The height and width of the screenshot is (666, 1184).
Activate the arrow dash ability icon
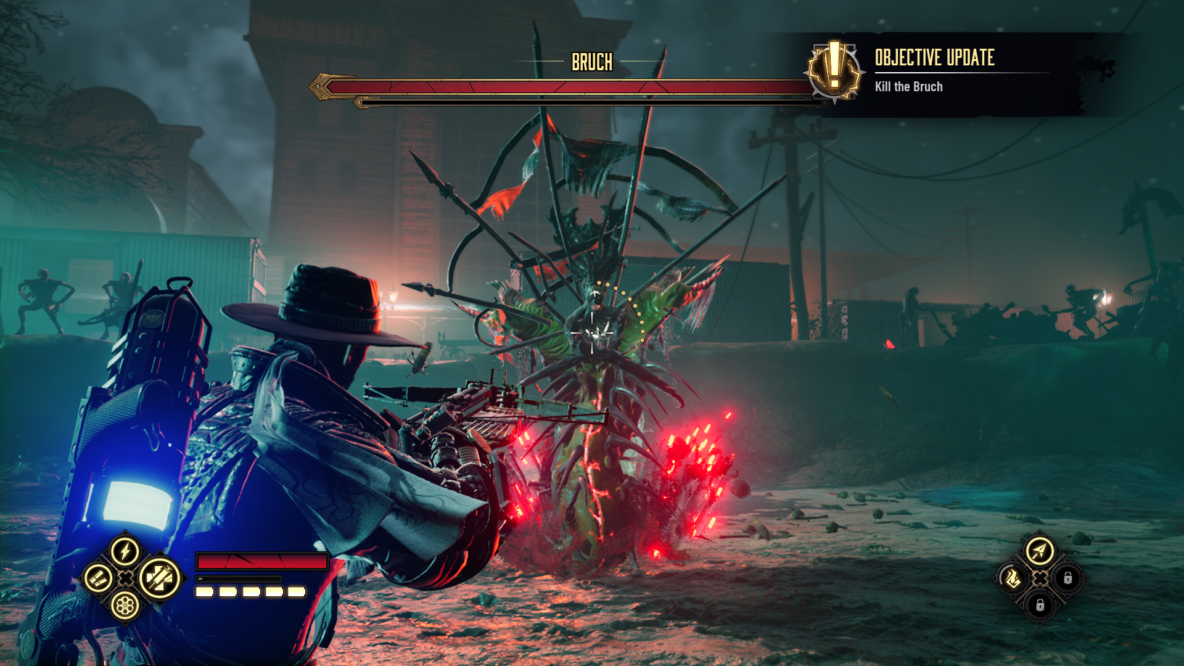tap(1040, 551)
